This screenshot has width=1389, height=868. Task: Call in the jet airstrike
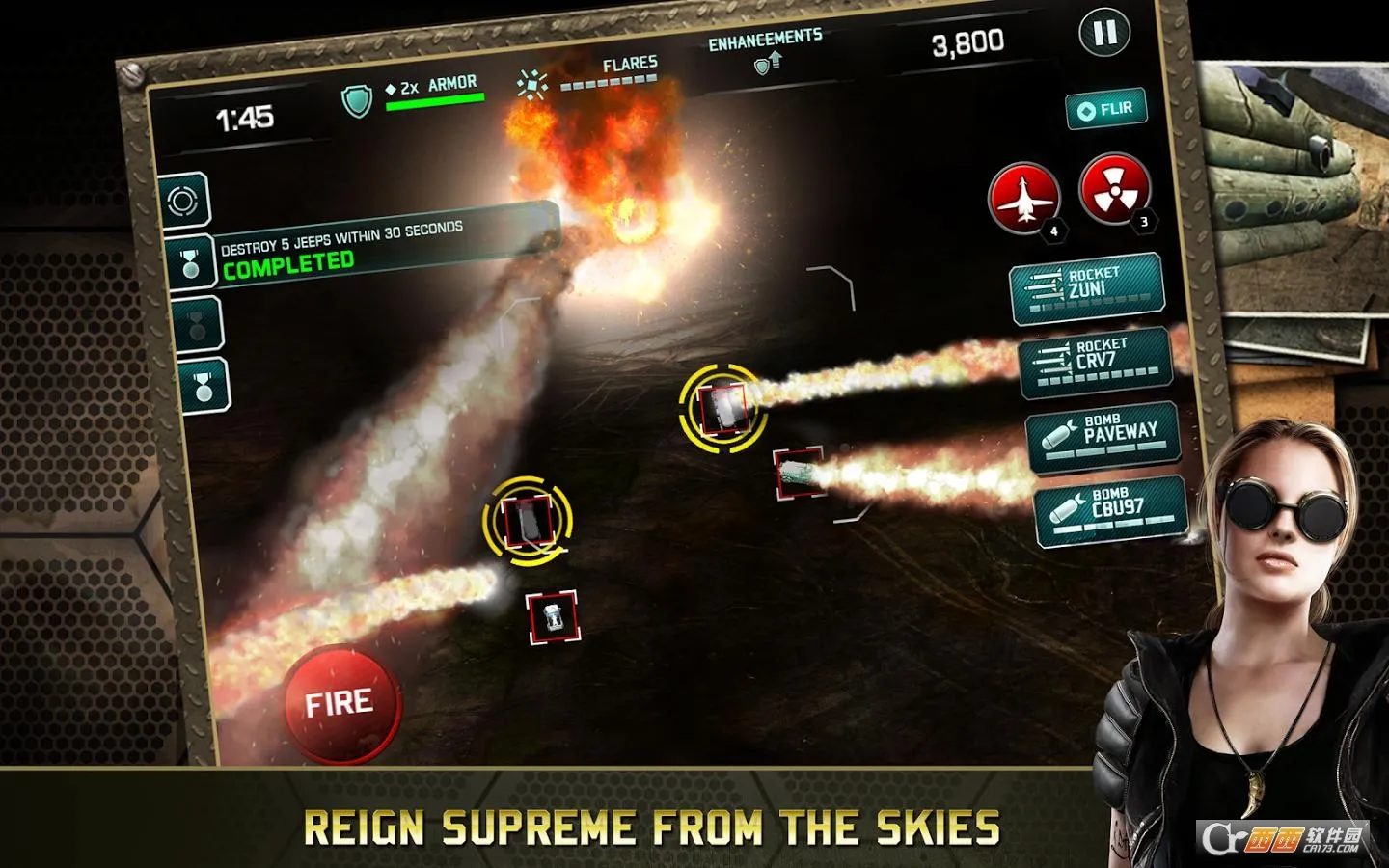pyautogui.click(x=1023, y=197)
